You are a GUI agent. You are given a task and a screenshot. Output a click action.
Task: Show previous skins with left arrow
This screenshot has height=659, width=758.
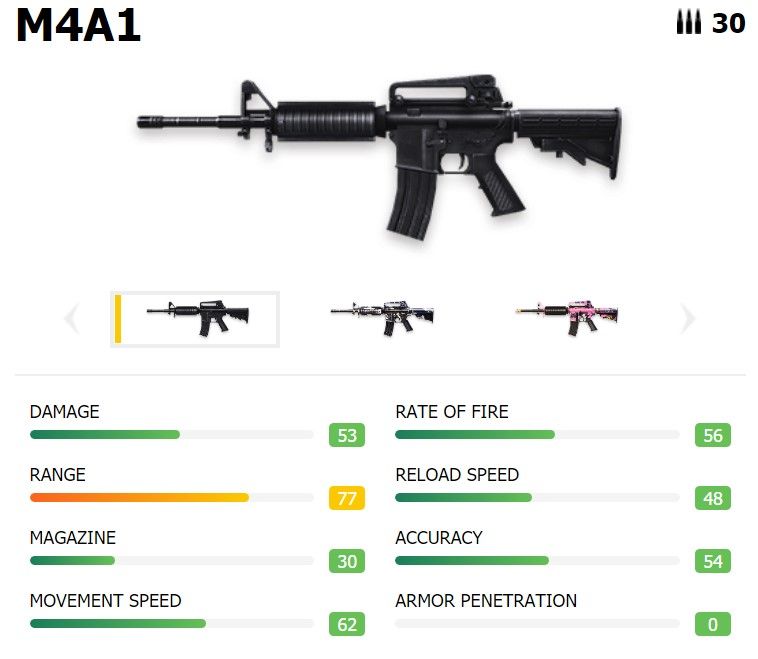point(71,319)
